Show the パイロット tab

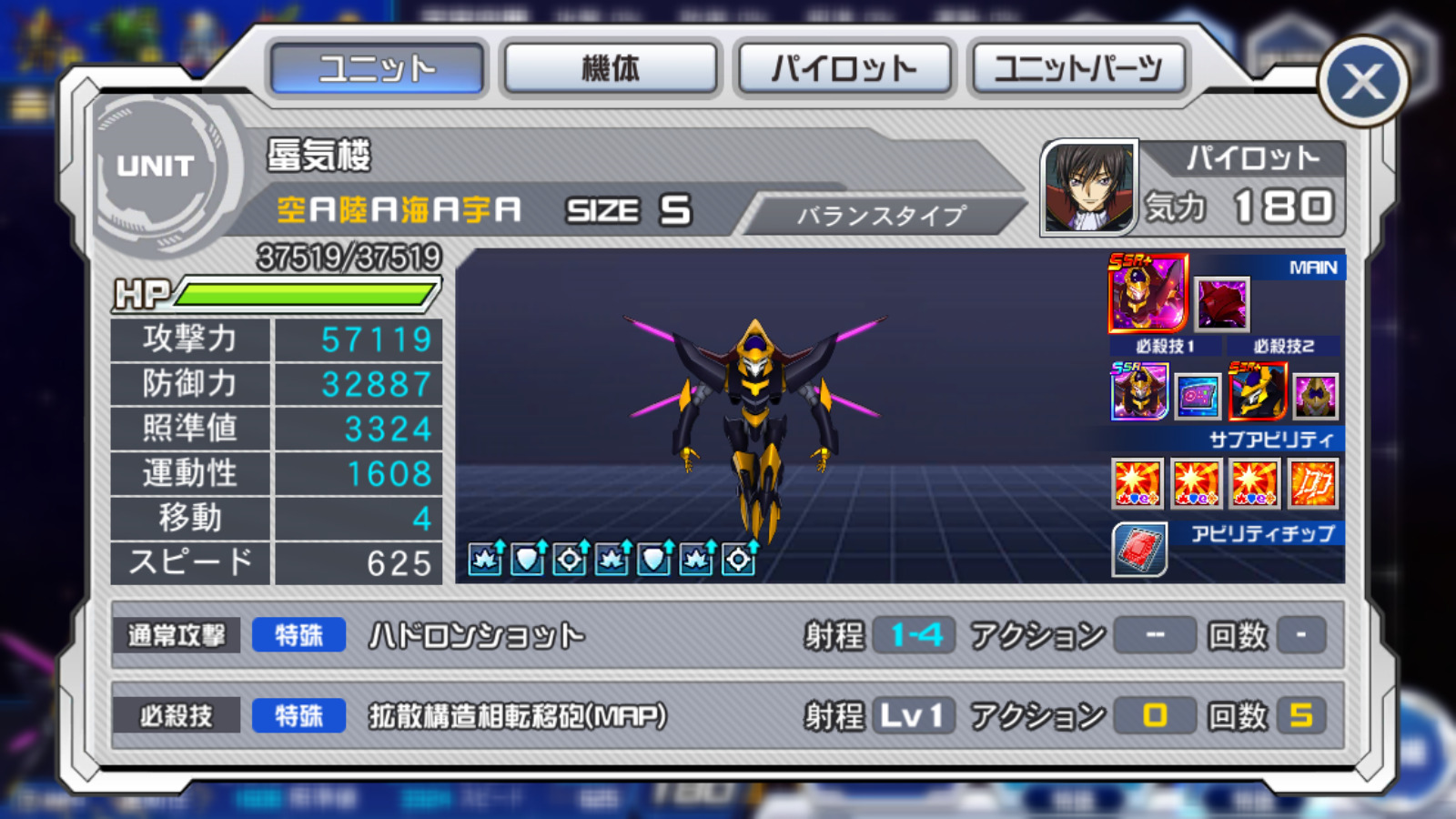click(x=844, y=68)
